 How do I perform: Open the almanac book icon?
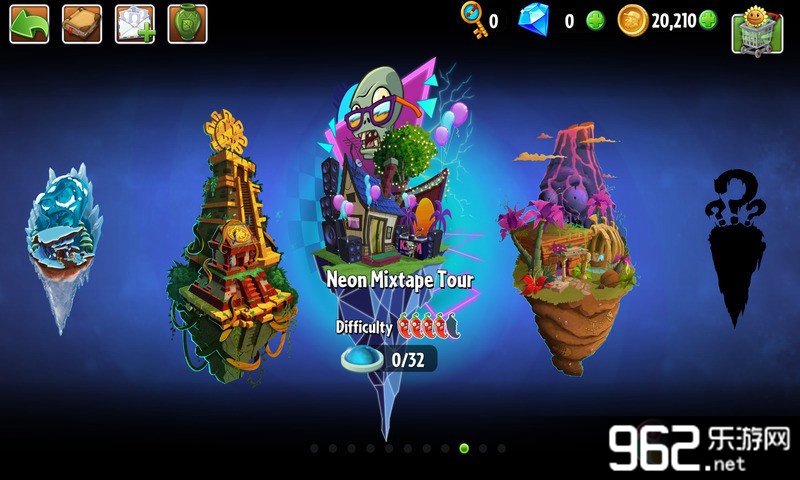82,24
